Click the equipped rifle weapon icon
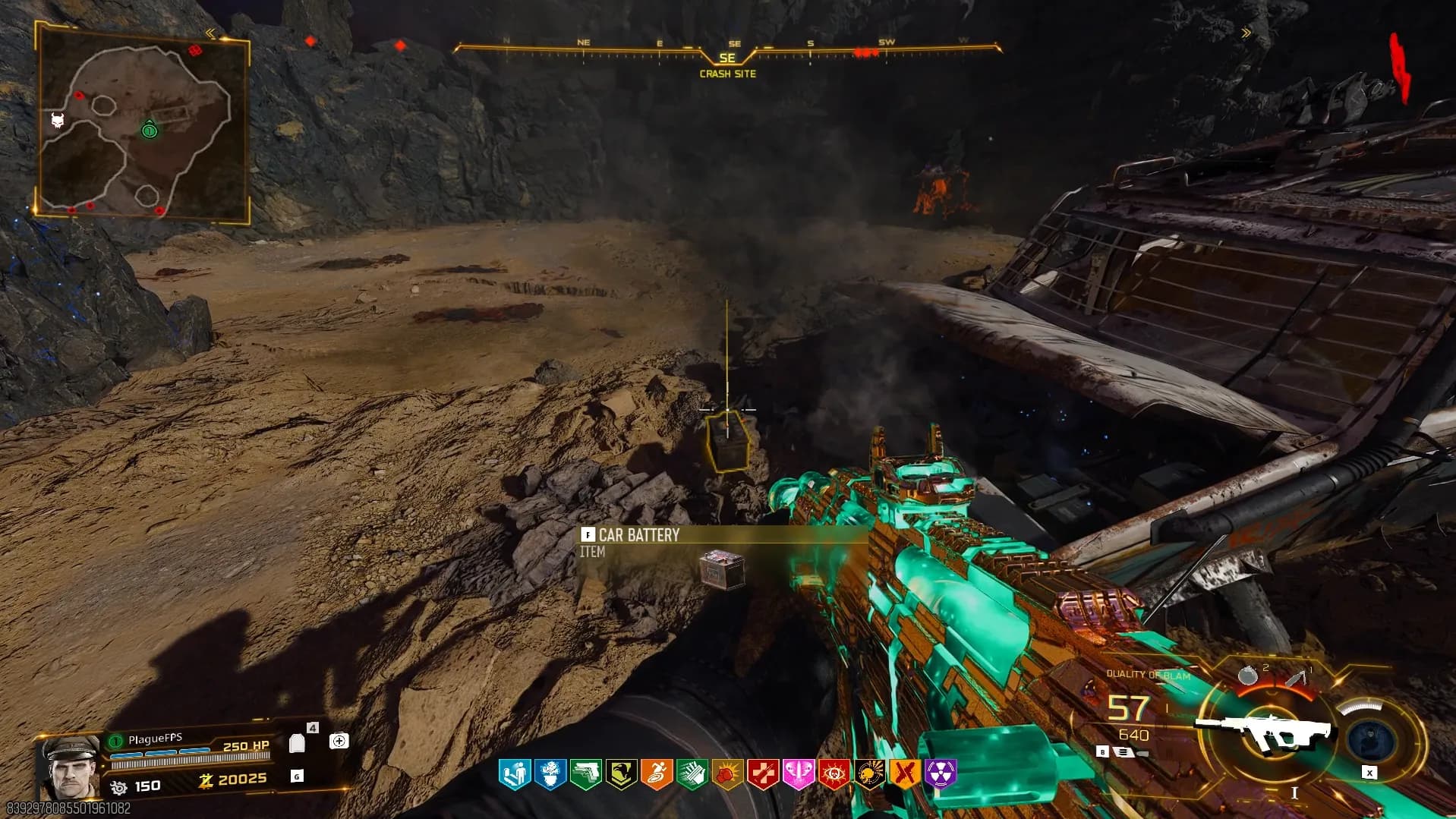The height and width of the screenshot is (819, 1456). tap(1264, 730)
